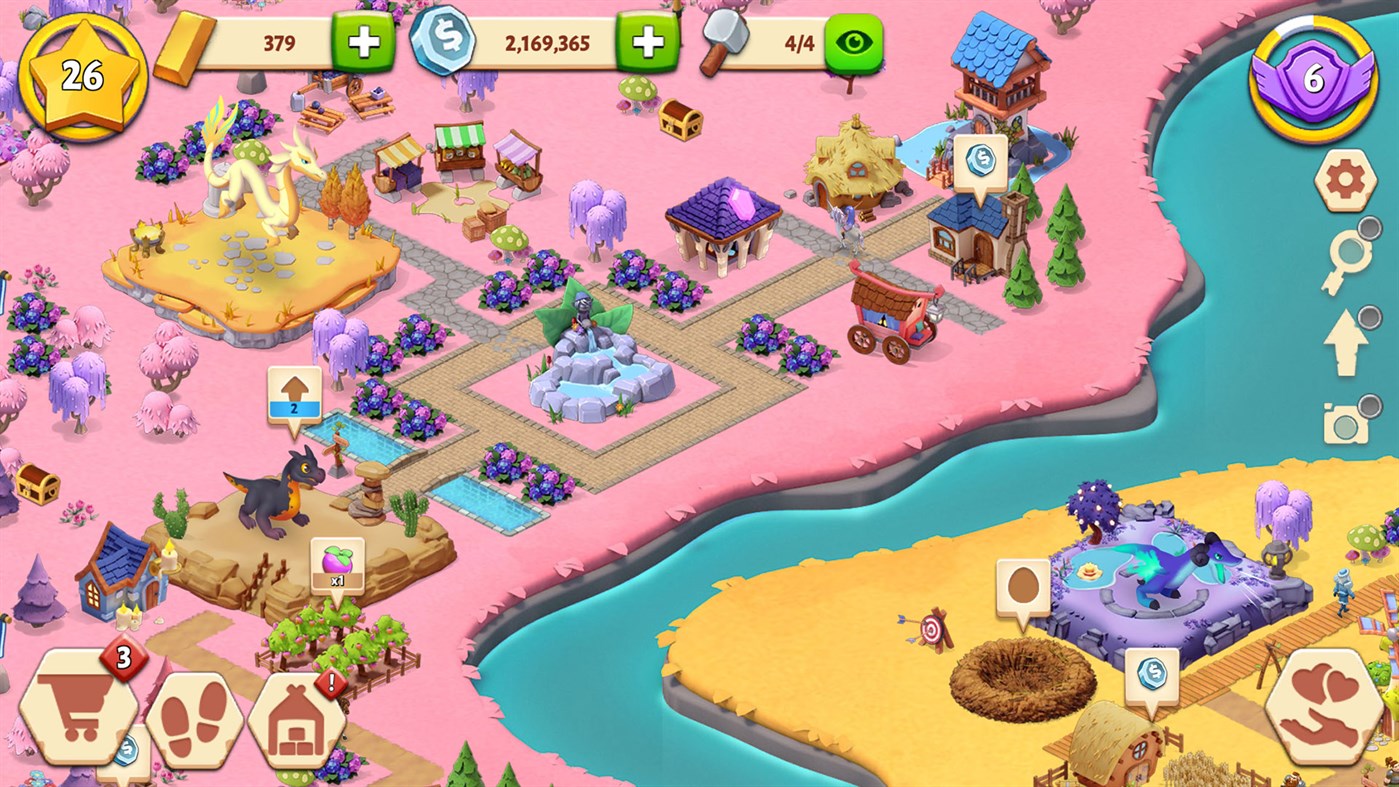Click the green plus beside 2,169,365 coins

point(648,43)
